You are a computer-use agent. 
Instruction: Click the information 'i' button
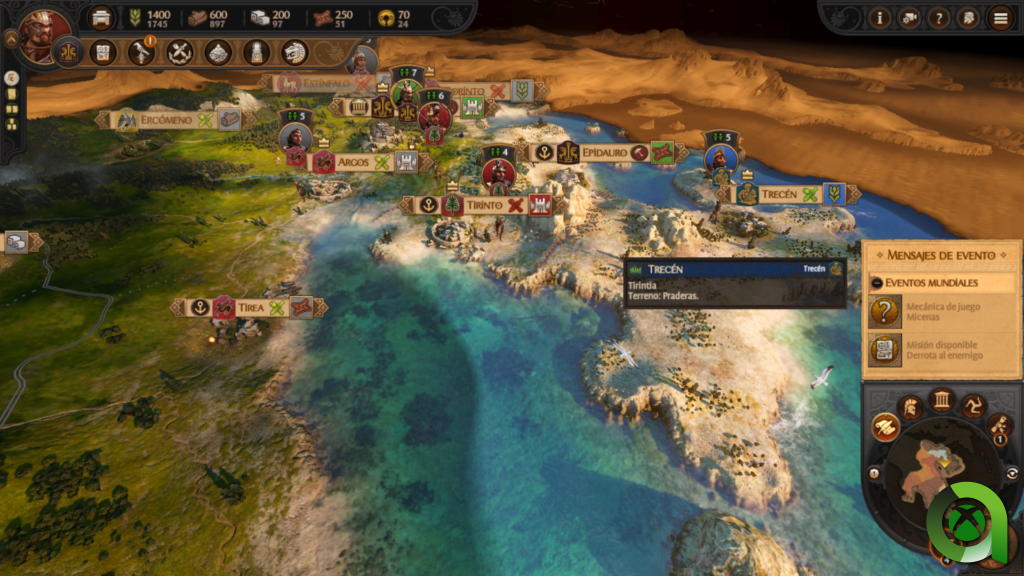click(880, 17)
